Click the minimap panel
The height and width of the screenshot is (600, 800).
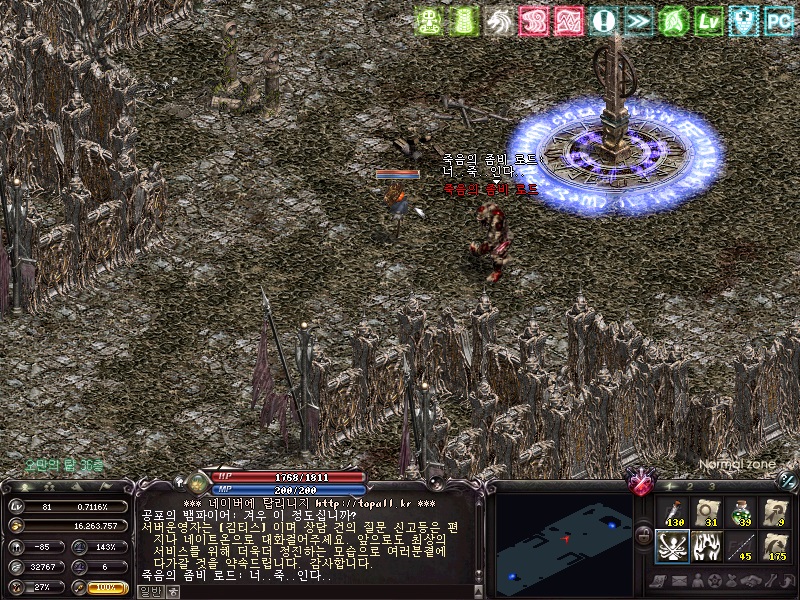pos(562,538)
